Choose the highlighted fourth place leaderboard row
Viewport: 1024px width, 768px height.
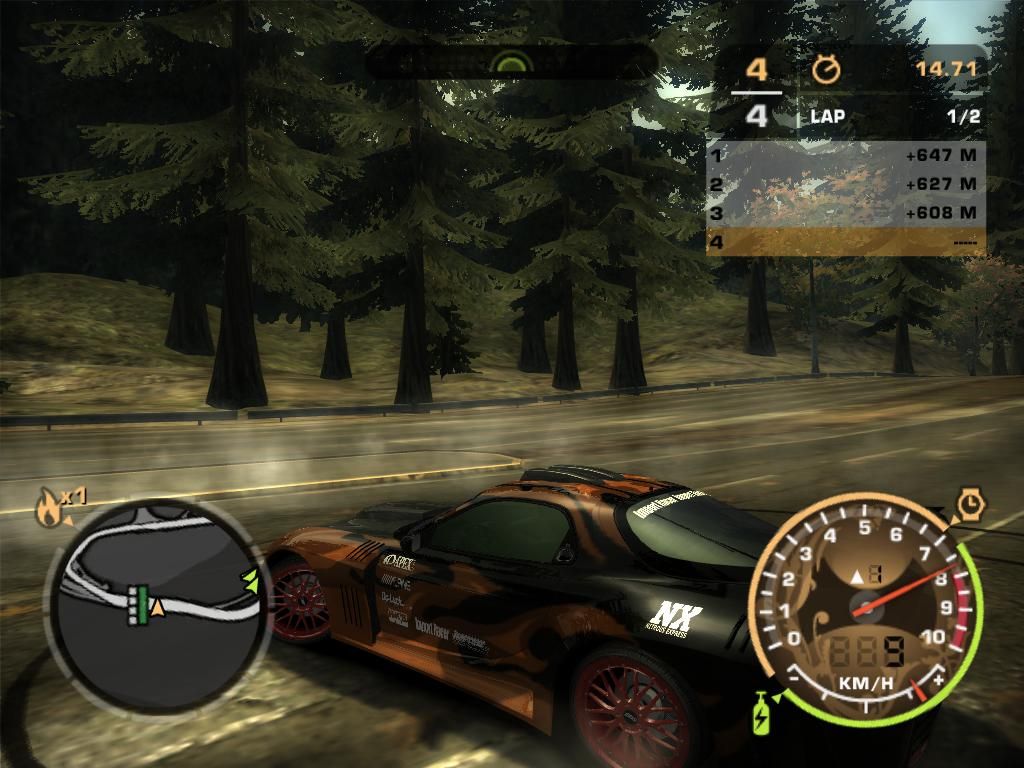tap(845, 242)
